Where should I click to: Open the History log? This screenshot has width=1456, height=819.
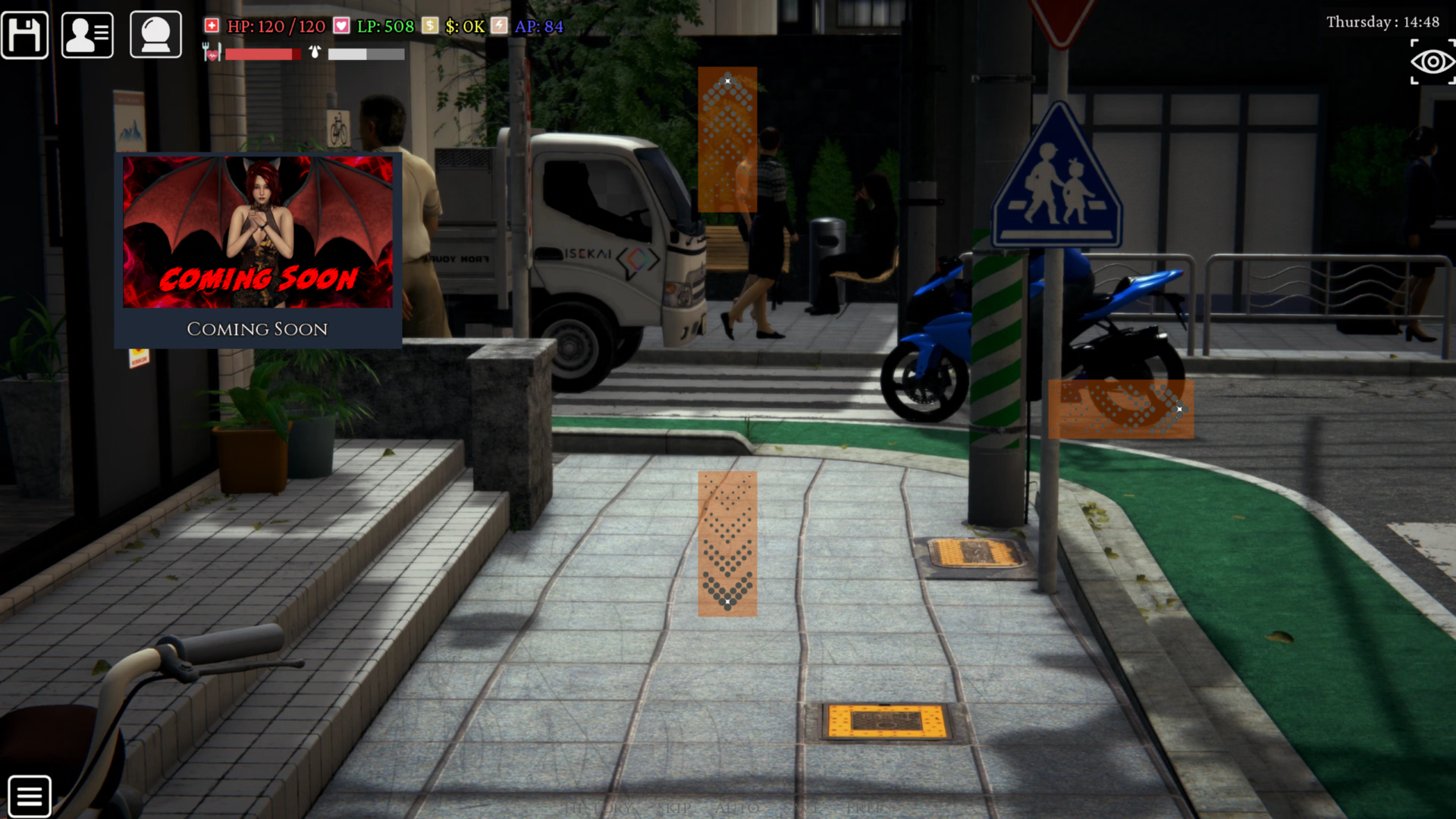[x=599, y=809]
